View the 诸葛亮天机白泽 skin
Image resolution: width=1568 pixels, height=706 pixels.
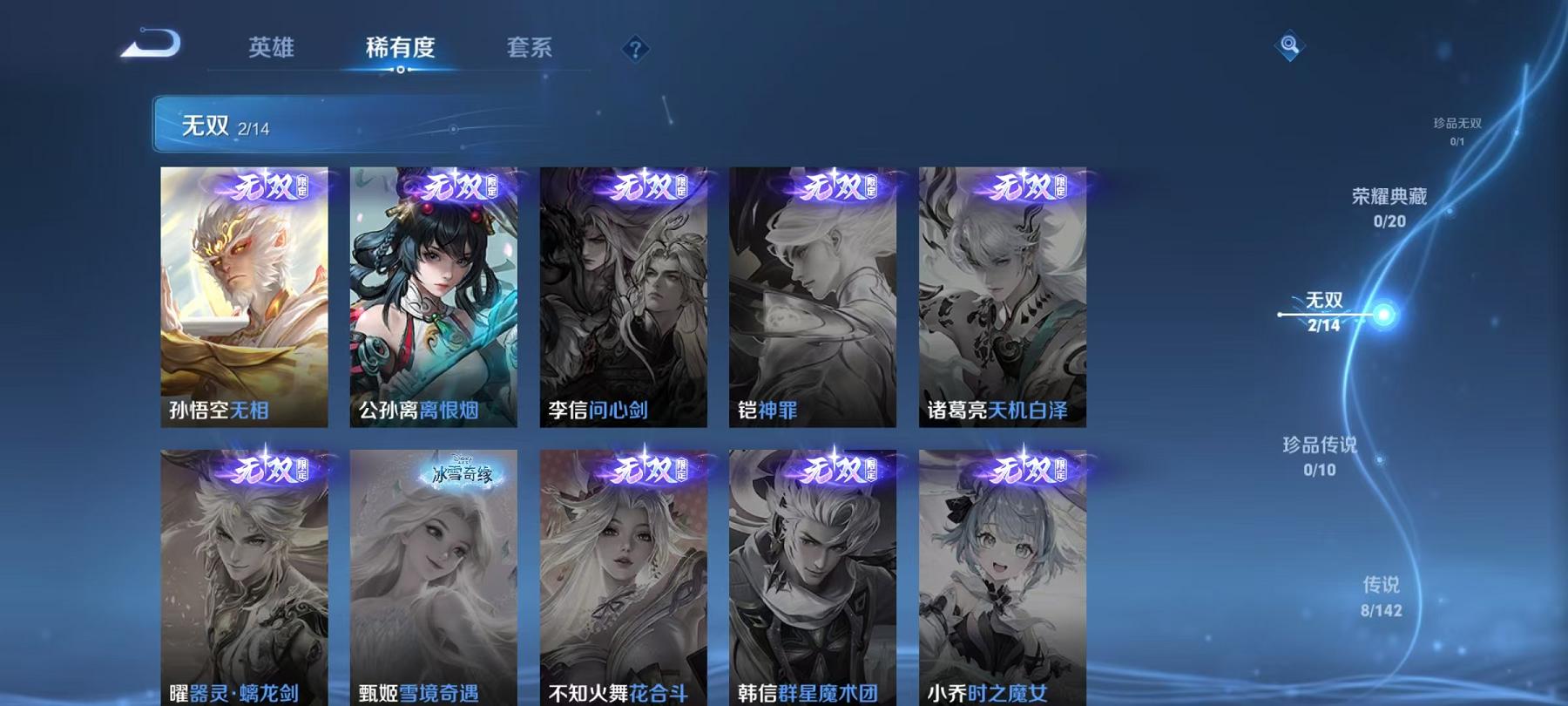(x=1004, y=301)
